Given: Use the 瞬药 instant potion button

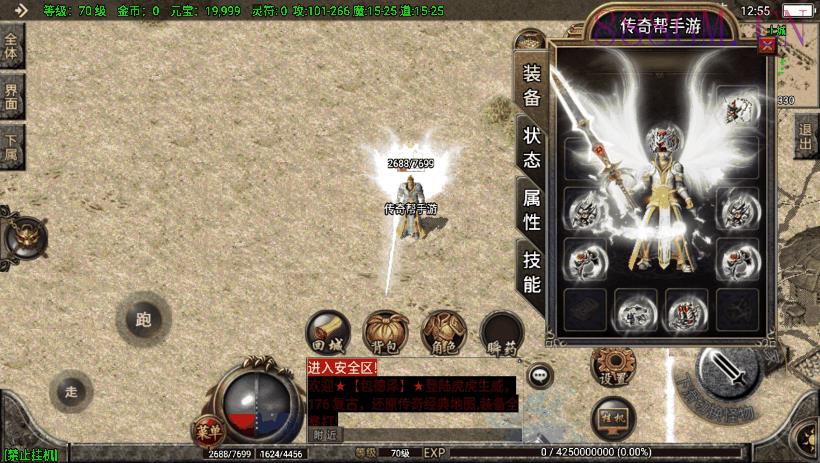Looking at the screenshot, I should pyautogui.click(x=501, y=331).
